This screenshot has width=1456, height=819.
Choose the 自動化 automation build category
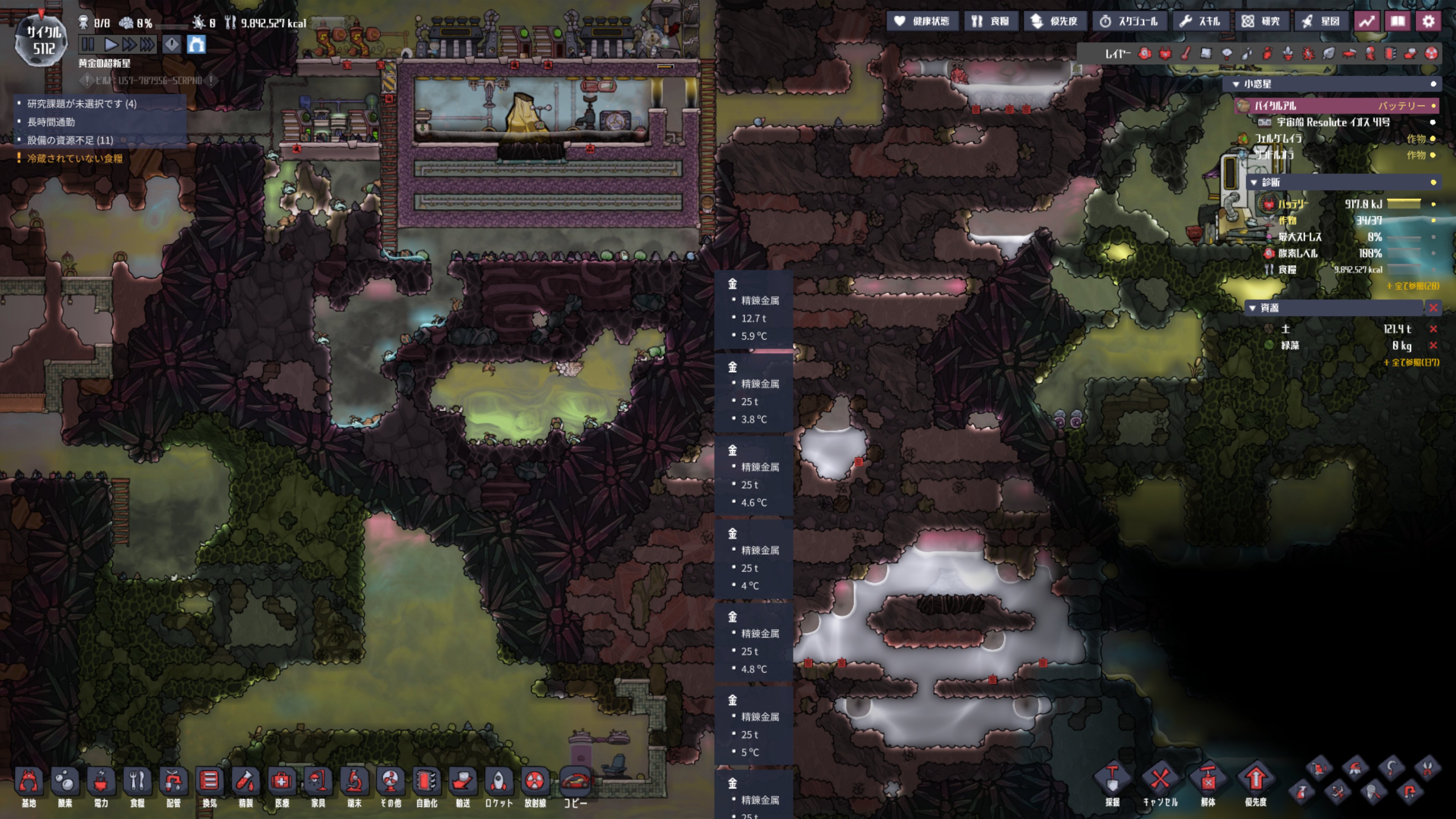coord(427,786)
